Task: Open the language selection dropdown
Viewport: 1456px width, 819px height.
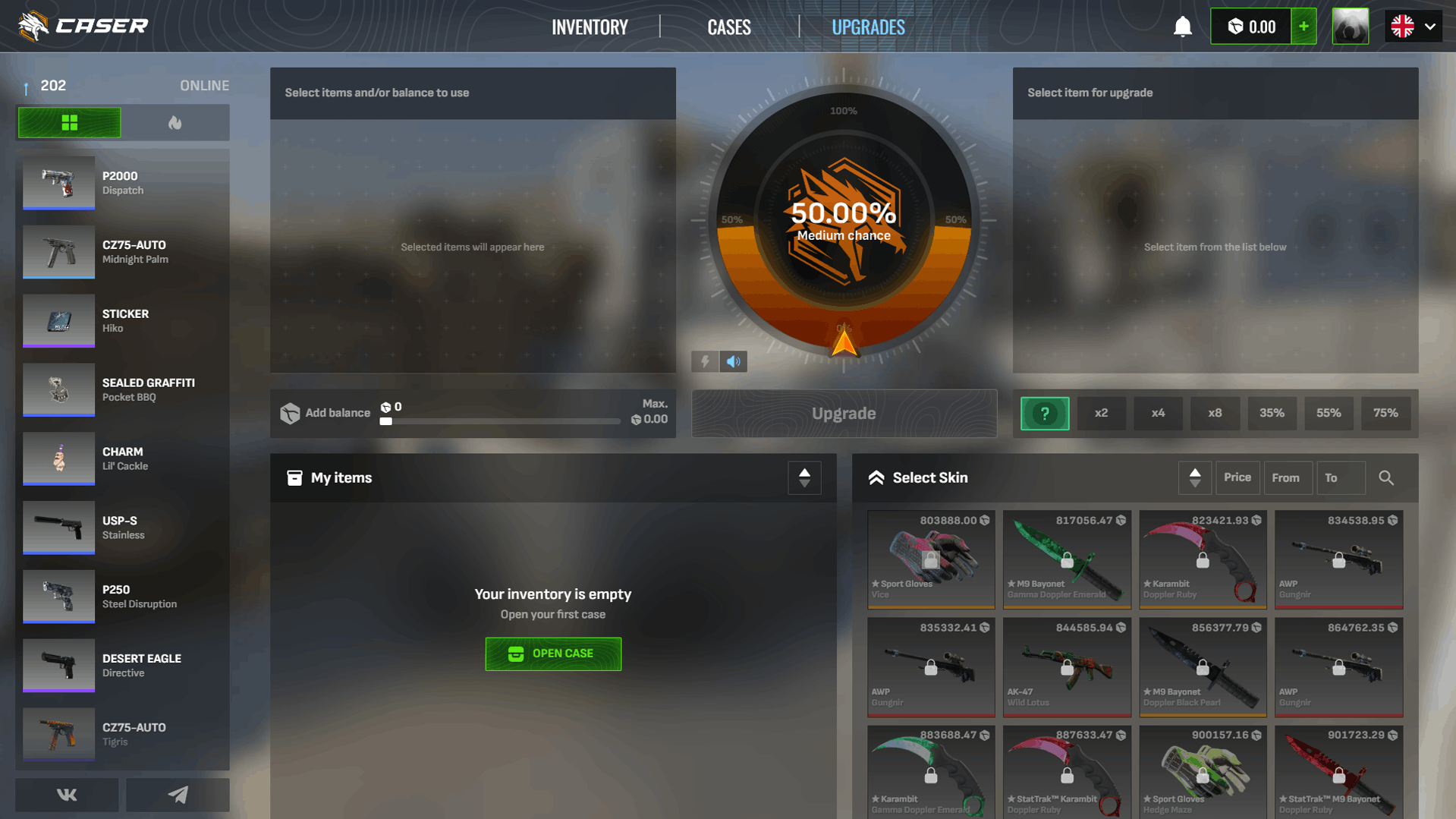Action: [x=1413, y=26]
